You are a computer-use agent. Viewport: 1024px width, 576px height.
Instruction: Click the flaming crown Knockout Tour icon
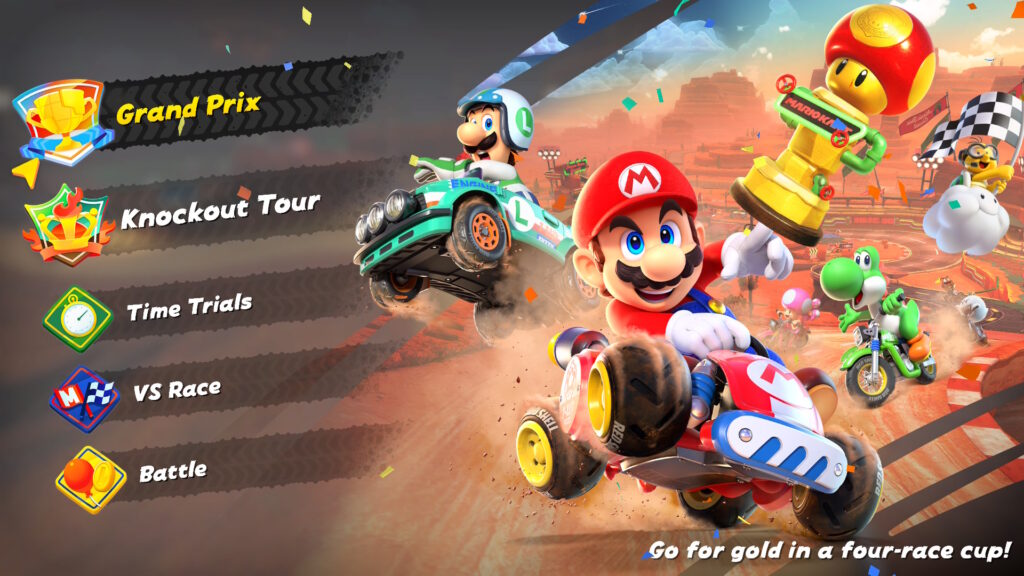(x=69, y=225)
